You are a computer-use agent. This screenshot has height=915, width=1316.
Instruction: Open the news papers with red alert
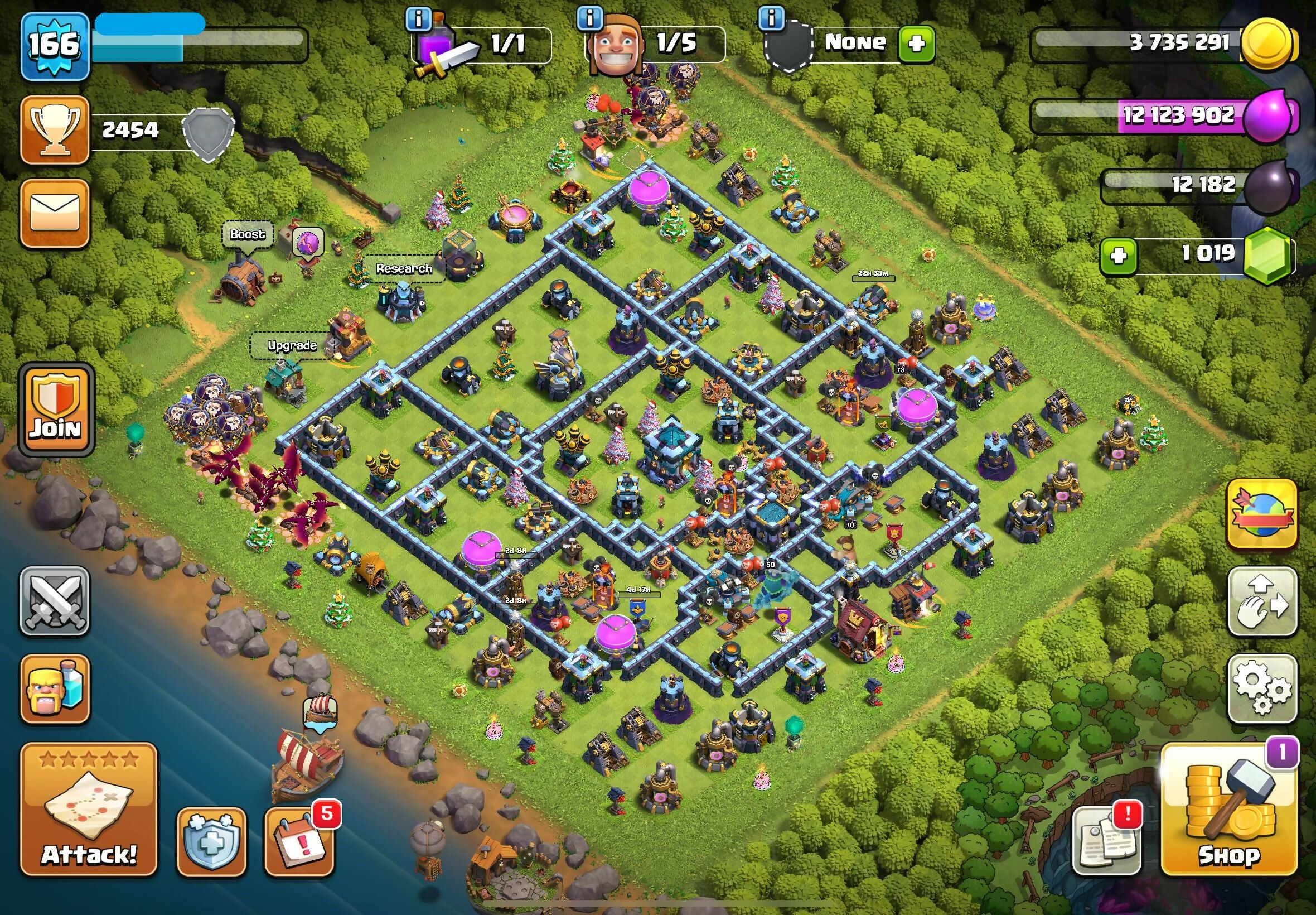(x=1106, y=841)
